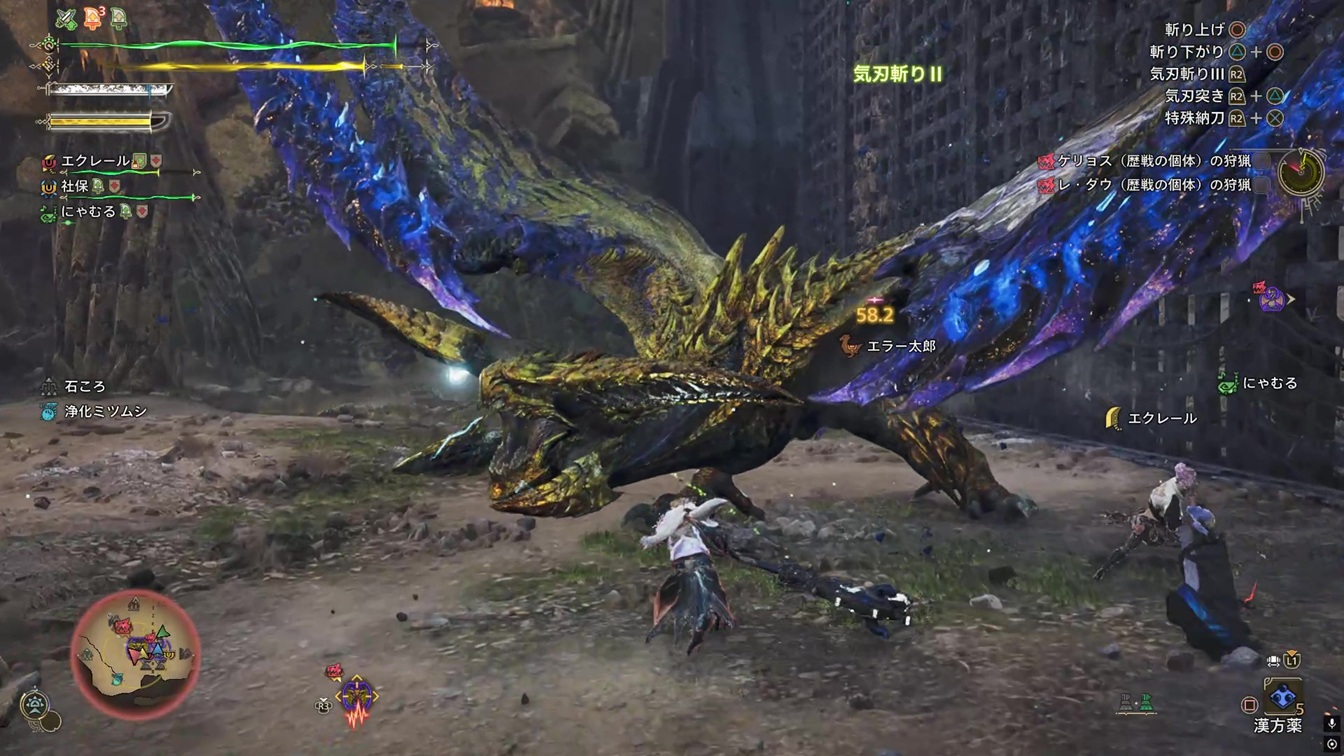This screenshot has height=756, width=1344.
Task: Click the orange bell buff icon
Action: pyautogui.click(x=92, y=19)
